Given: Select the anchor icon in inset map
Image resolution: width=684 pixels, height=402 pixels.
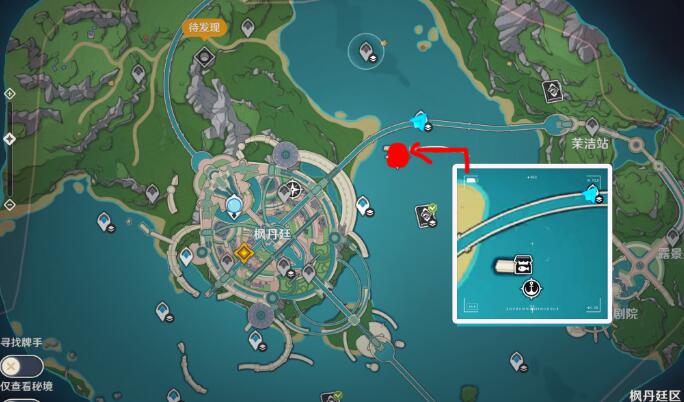Looking at the screenshot, I should tap(531, 289).
